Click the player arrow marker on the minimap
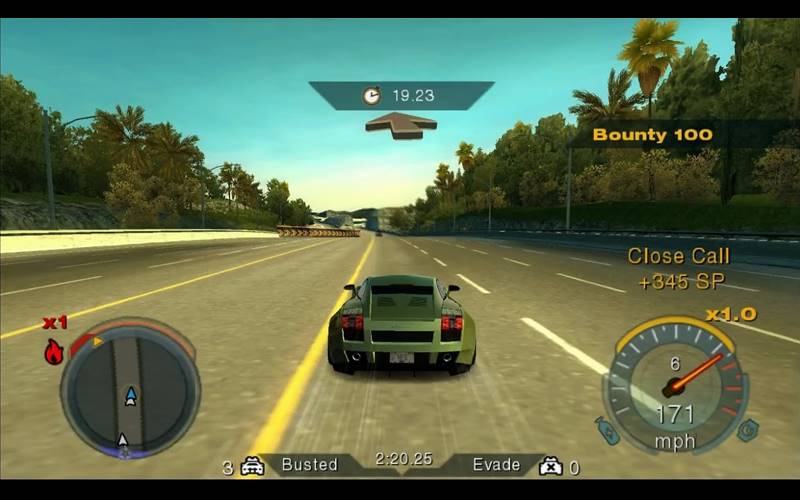 (x=130, y=396)
